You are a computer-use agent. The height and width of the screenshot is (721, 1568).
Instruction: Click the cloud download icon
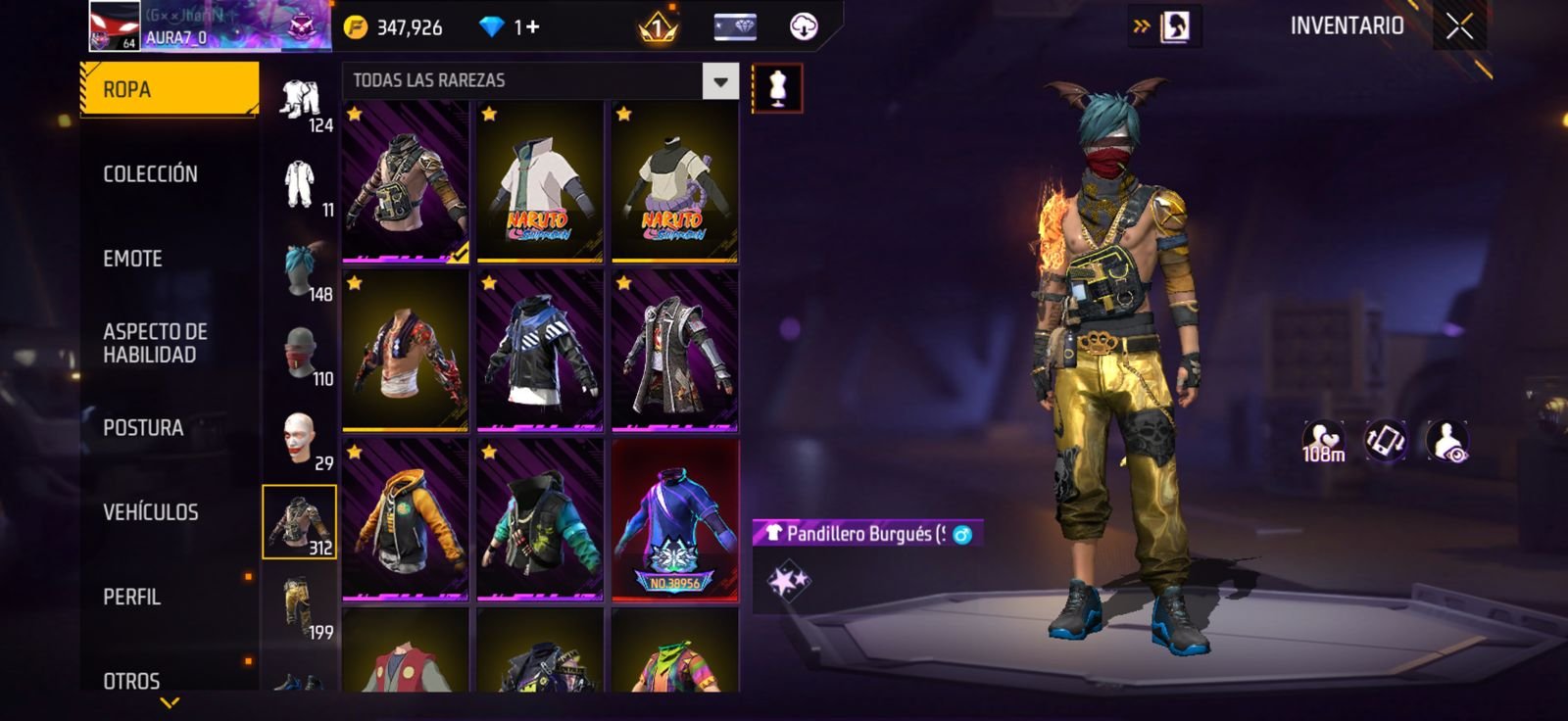pos(804,27)
